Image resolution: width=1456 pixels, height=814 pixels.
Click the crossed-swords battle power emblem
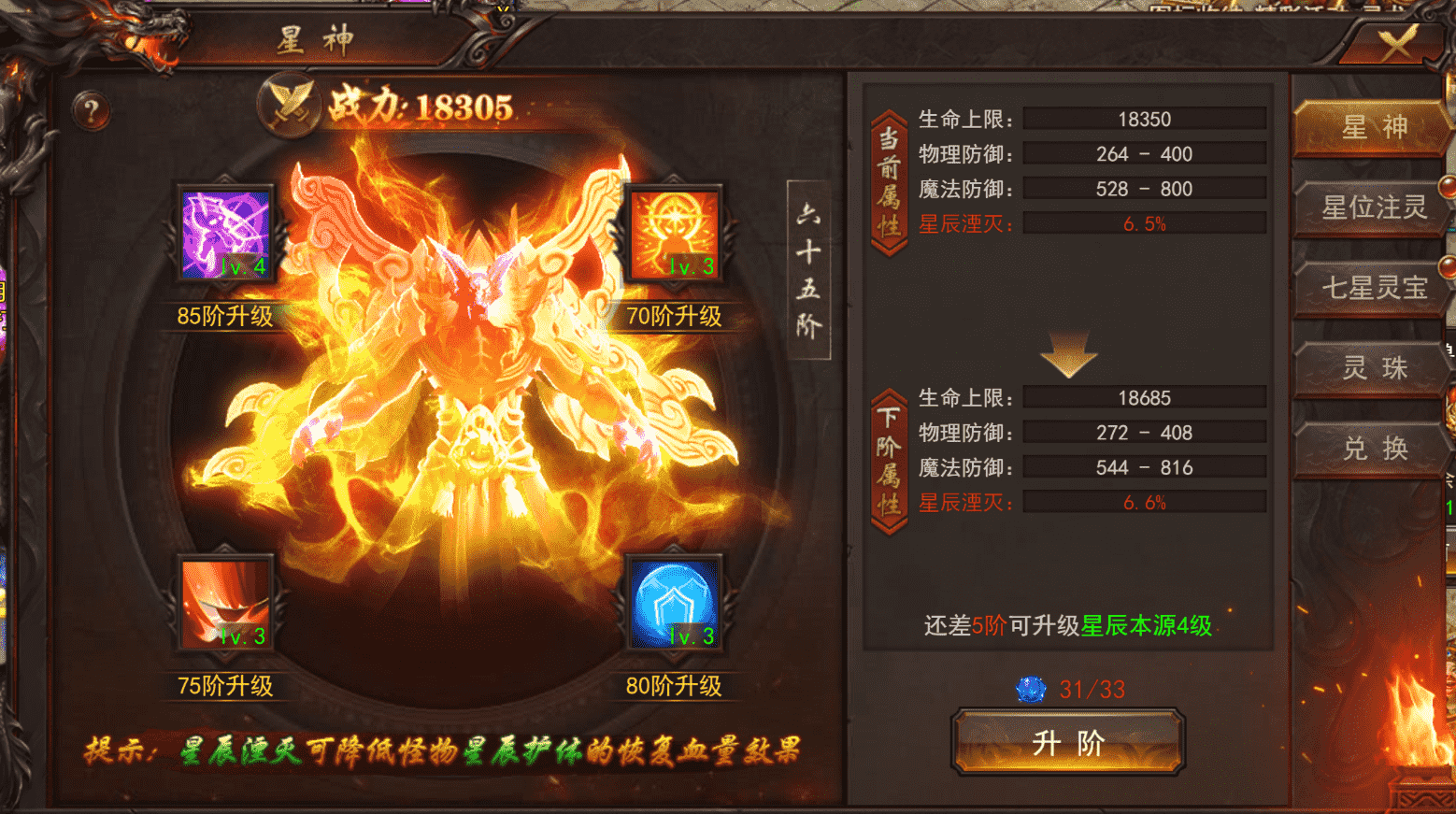tap(290, 105)
